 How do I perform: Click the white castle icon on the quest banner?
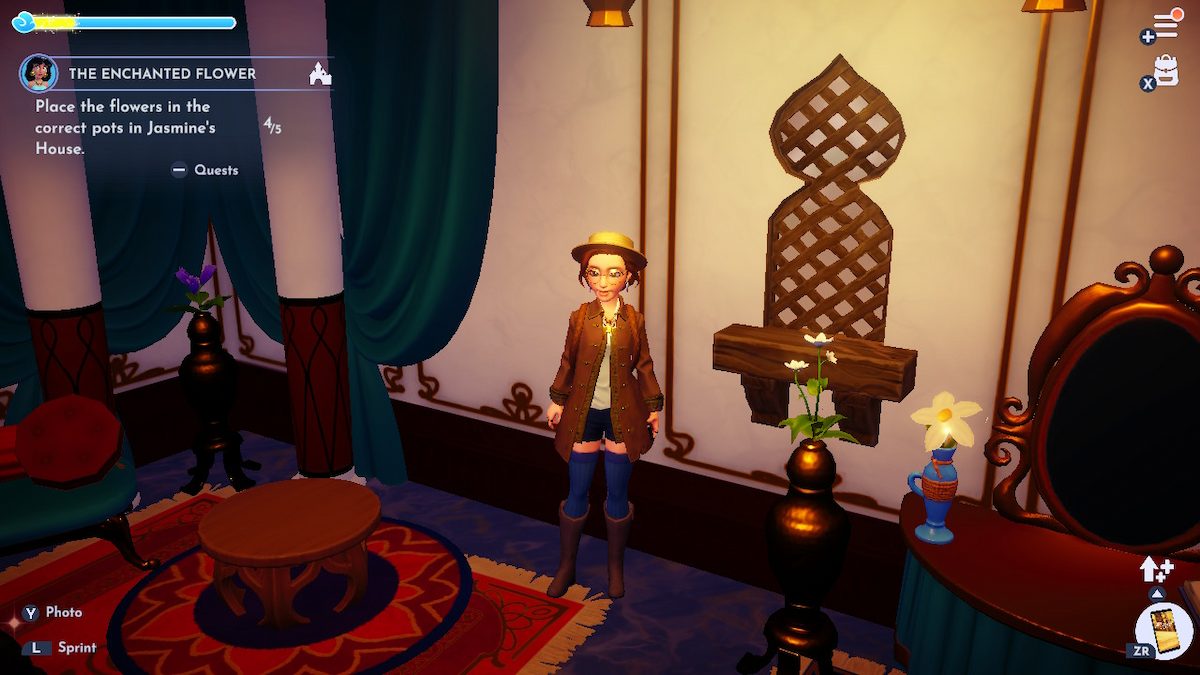pyautogui.click(x=320, y=73)
